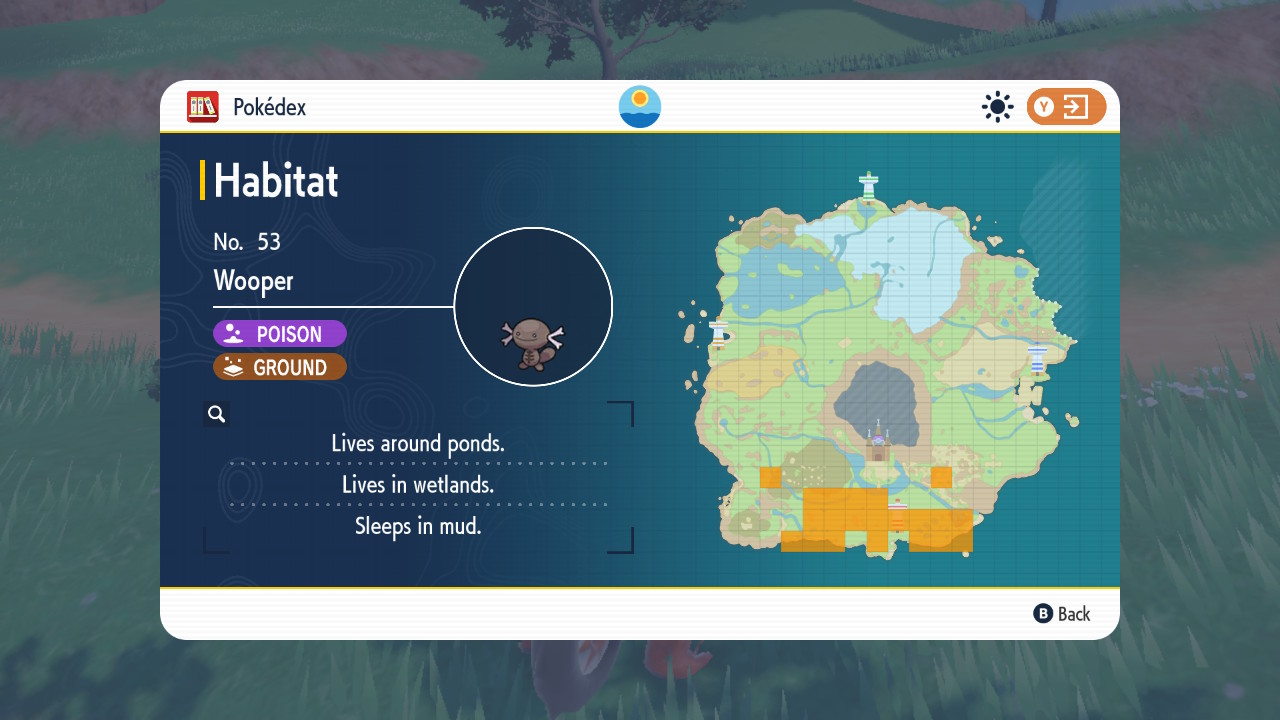Choose the Ground type badge

pyautogui.click(x=280, y=367)
